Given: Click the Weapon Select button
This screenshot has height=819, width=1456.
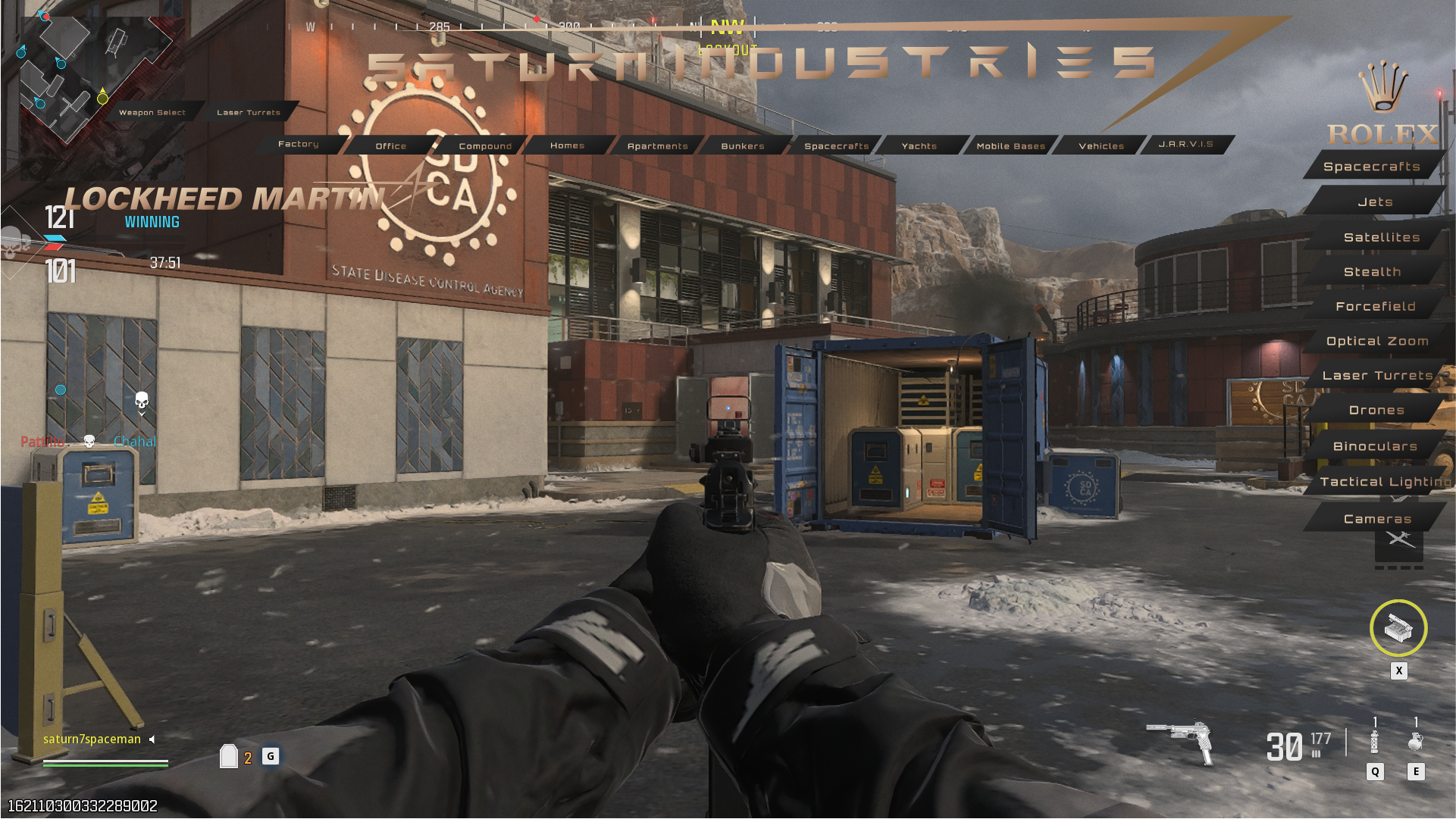Looking at the screenshot, I should (152, 112).
